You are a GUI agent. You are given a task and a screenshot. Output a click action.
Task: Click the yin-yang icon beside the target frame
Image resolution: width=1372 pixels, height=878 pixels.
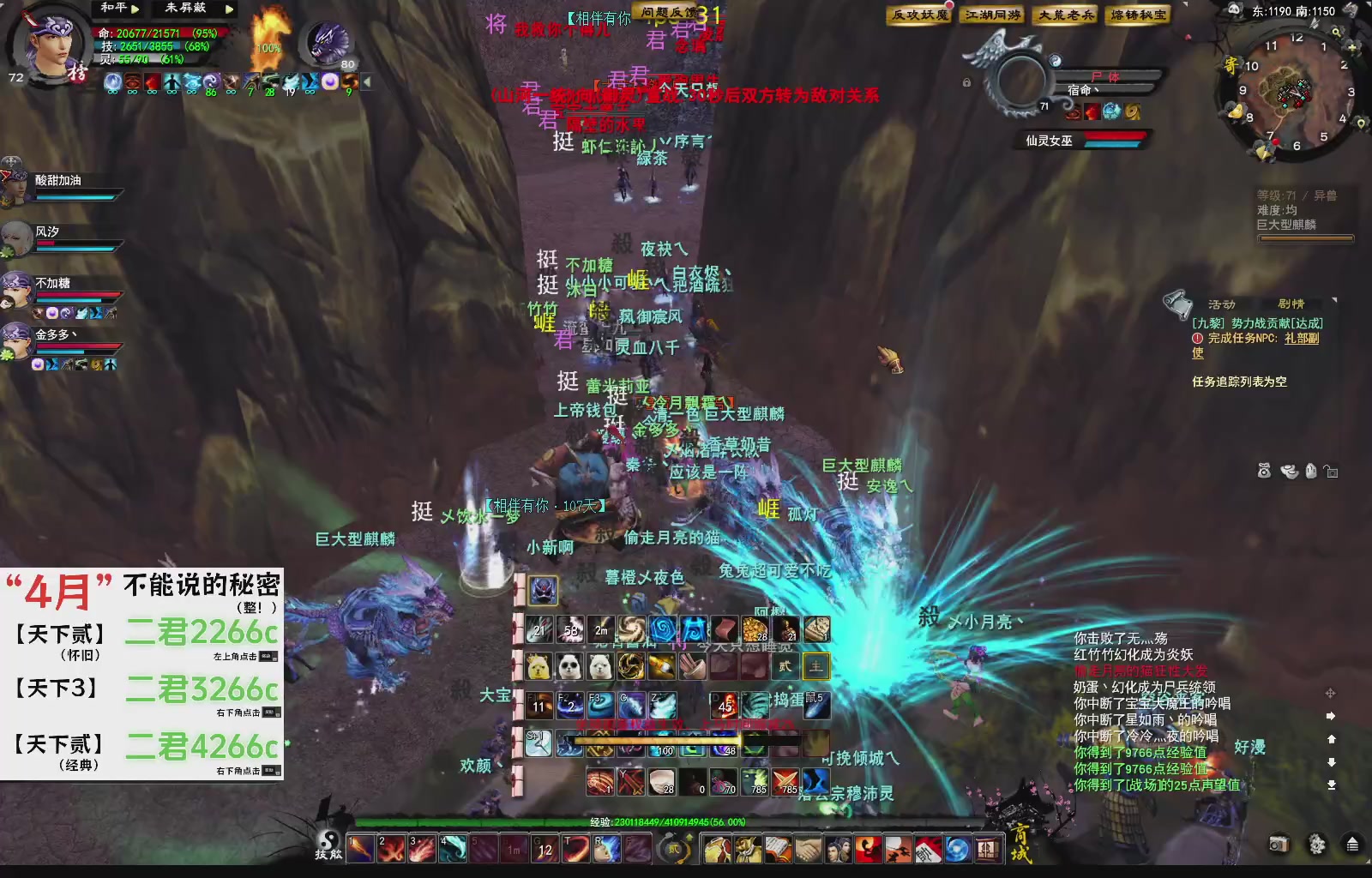(x=1056, y=61)
